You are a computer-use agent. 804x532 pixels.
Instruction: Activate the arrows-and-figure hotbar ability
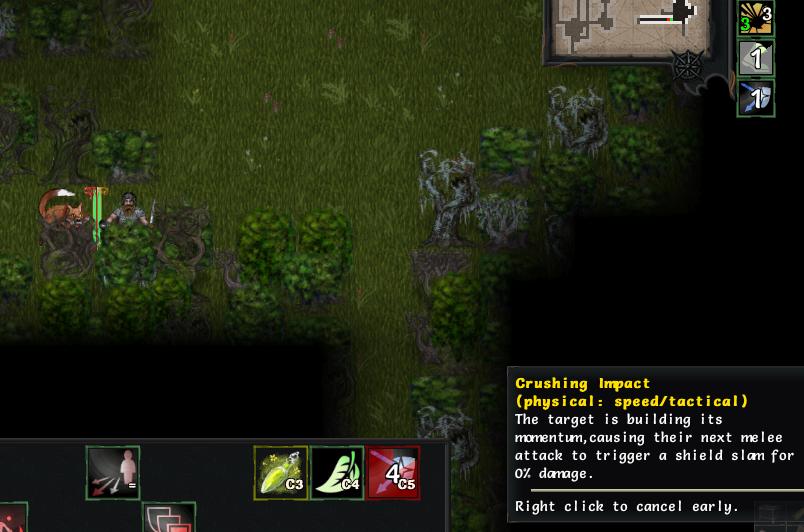pos(113,472)
